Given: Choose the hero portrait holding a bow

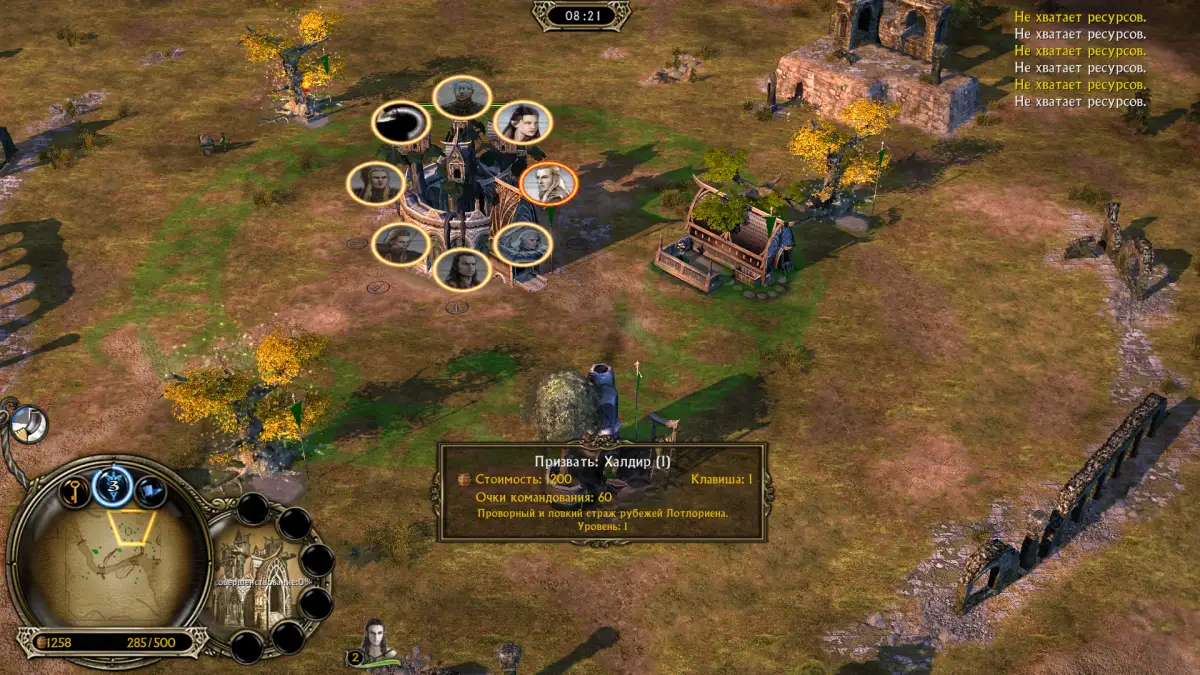Looking at the screenshot, I should pyautogui.click(x=401, y=244).
